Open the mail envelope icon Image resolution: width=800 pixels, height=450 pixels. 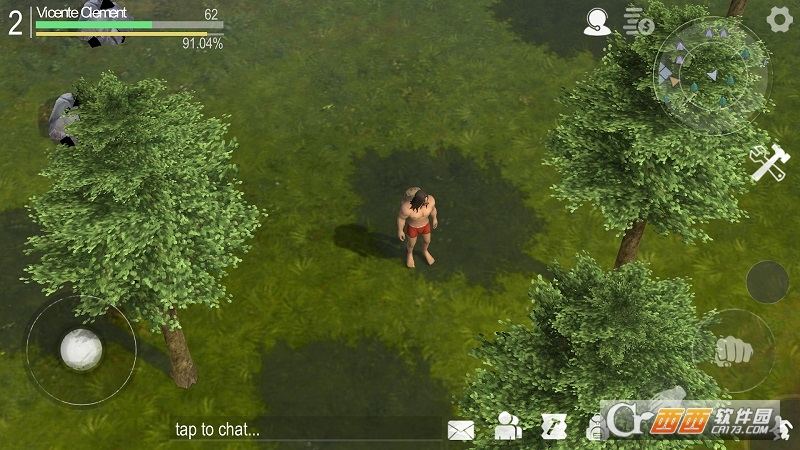[461, 430]
